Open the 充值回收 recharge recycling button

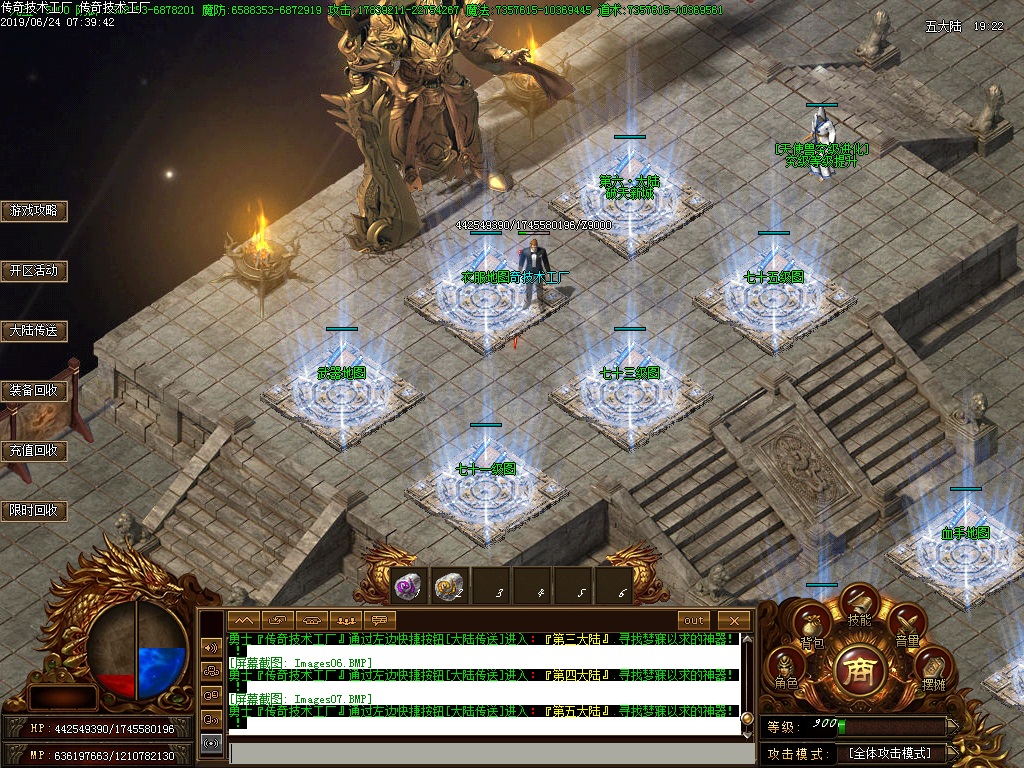(34, 451)
